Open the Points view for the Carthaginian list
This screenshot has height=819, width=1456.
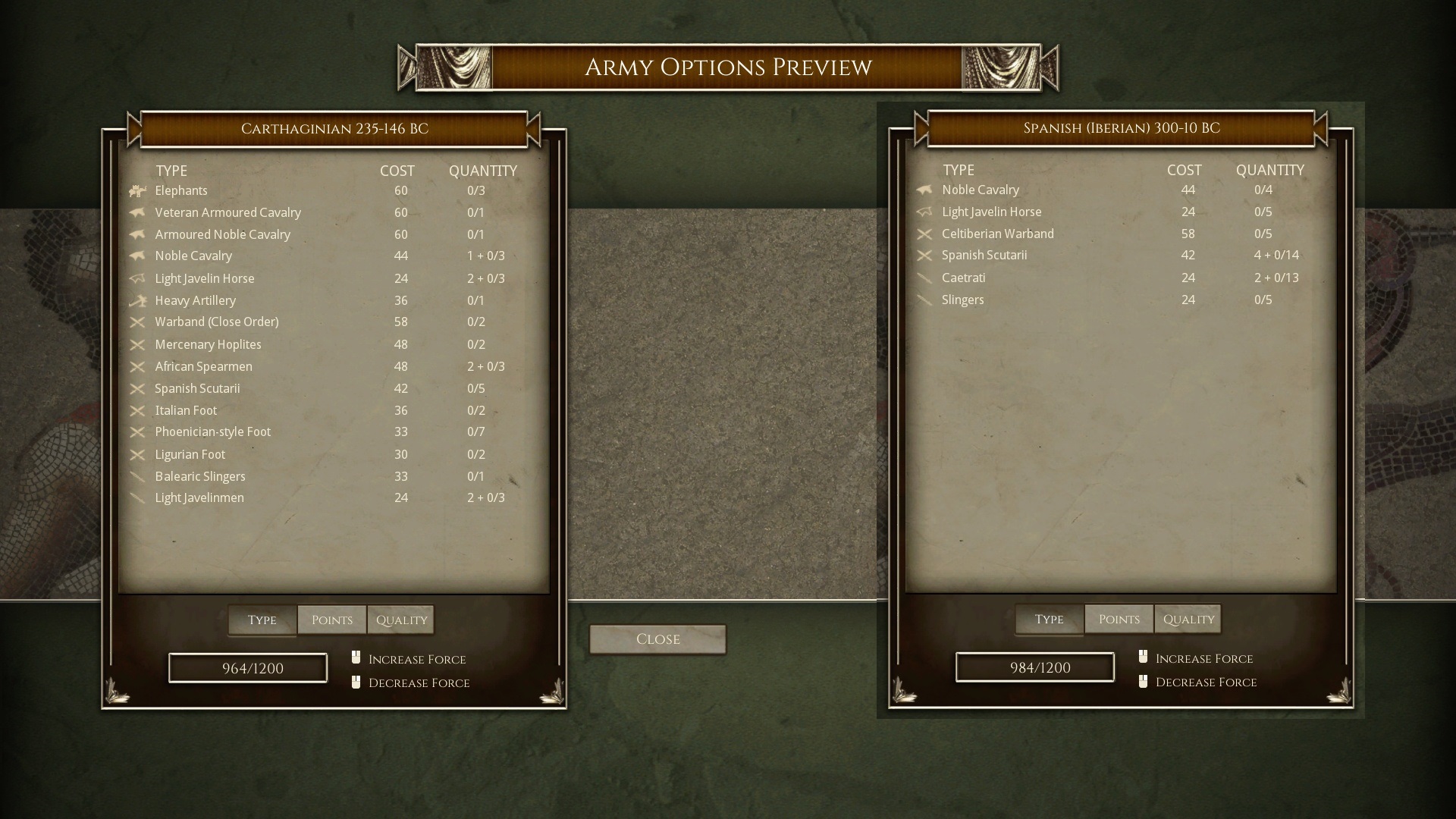click(x=331, y=620)
